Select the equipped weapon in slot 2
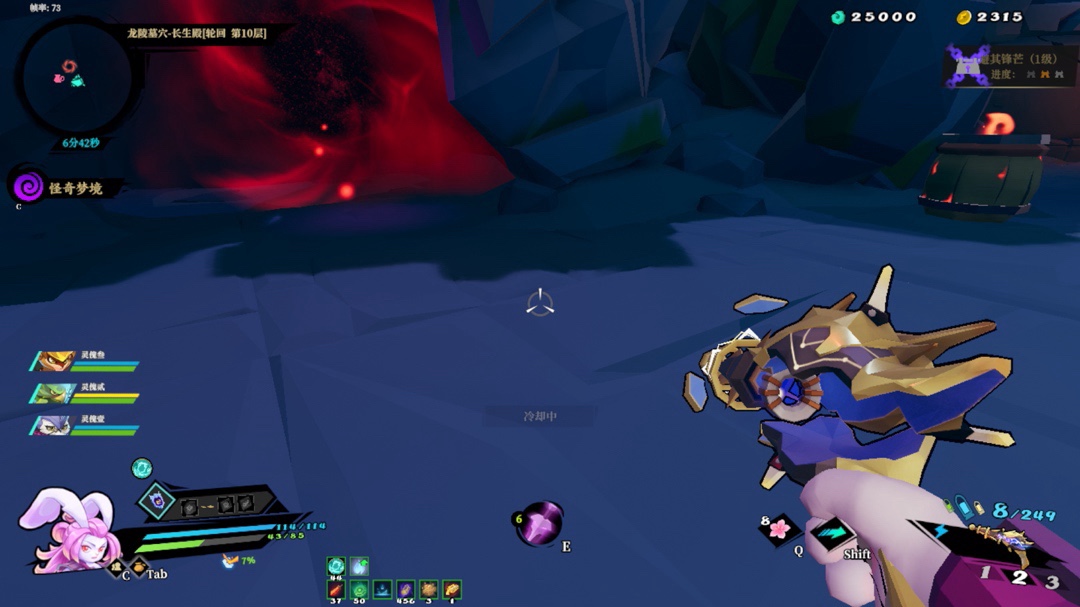The image size is (1080, 607). coord(1019,576)
